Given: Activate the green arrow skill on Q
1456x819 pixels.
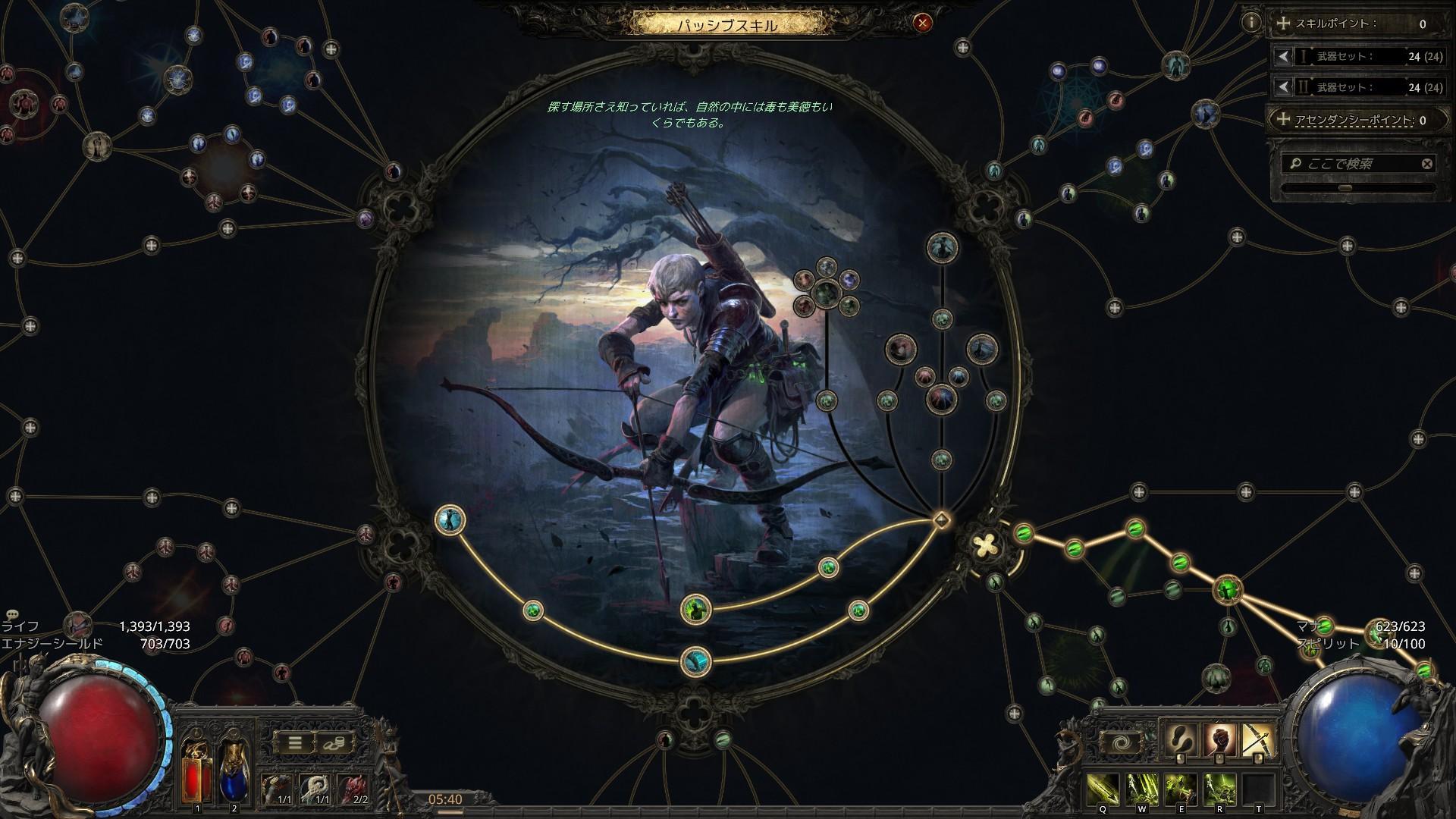Looking at the screenshot, I should click(1103, 789).
